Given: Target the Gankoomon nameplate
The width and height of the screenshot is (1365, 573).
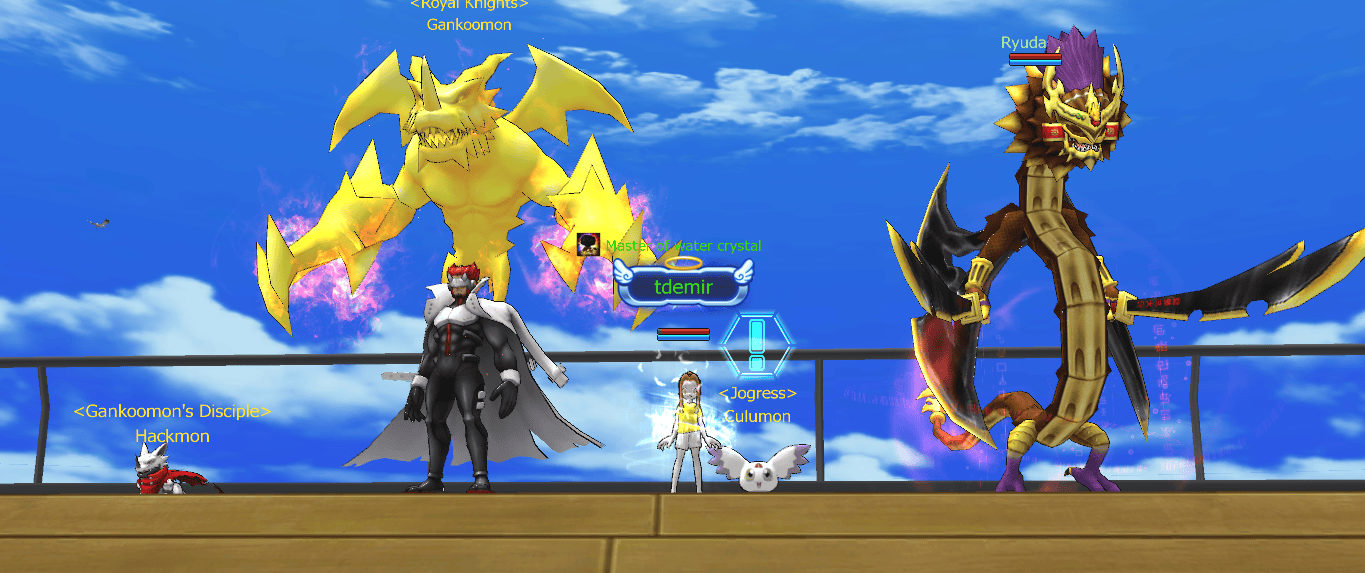Looking at the screenshot, I should point(468,24).
